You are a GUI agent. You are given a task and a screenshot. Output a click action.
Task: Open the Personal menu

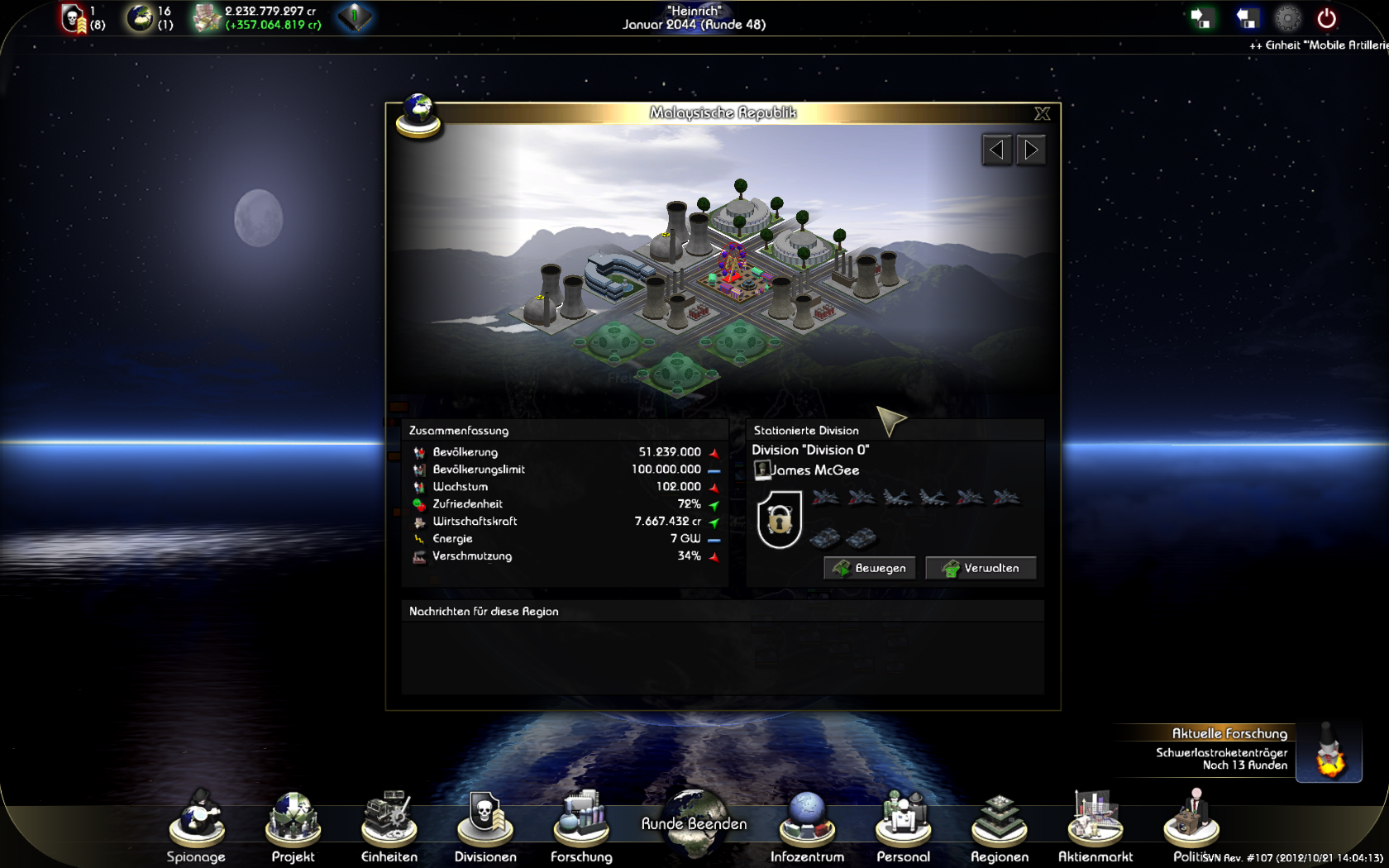tap(903, 825)
